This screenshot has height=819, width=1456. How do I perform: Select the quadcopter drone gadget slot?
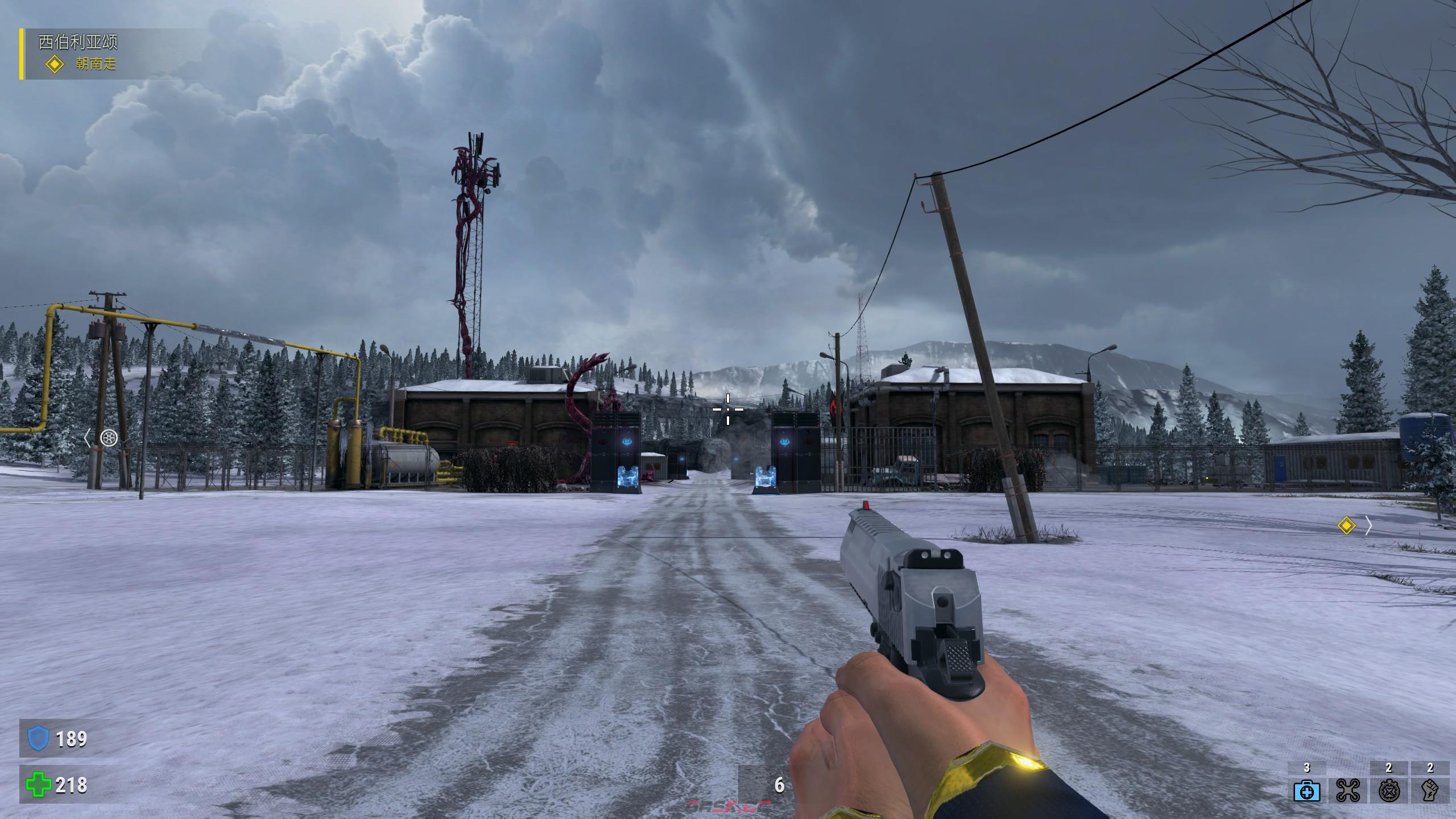[1347, 791]
